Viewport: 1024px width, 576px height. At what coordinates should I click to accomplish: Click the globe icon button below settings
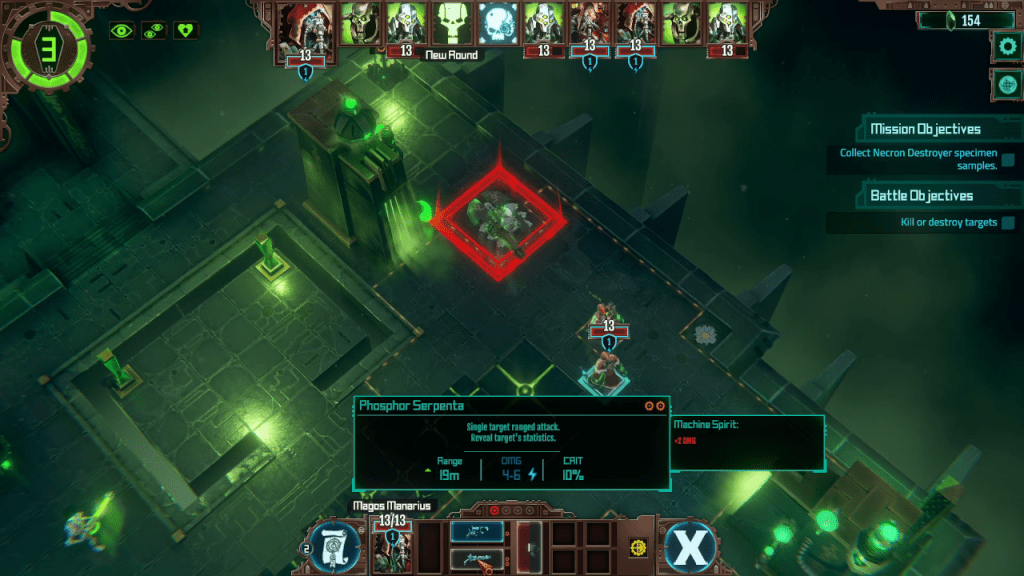click(x=1005, y=86)
